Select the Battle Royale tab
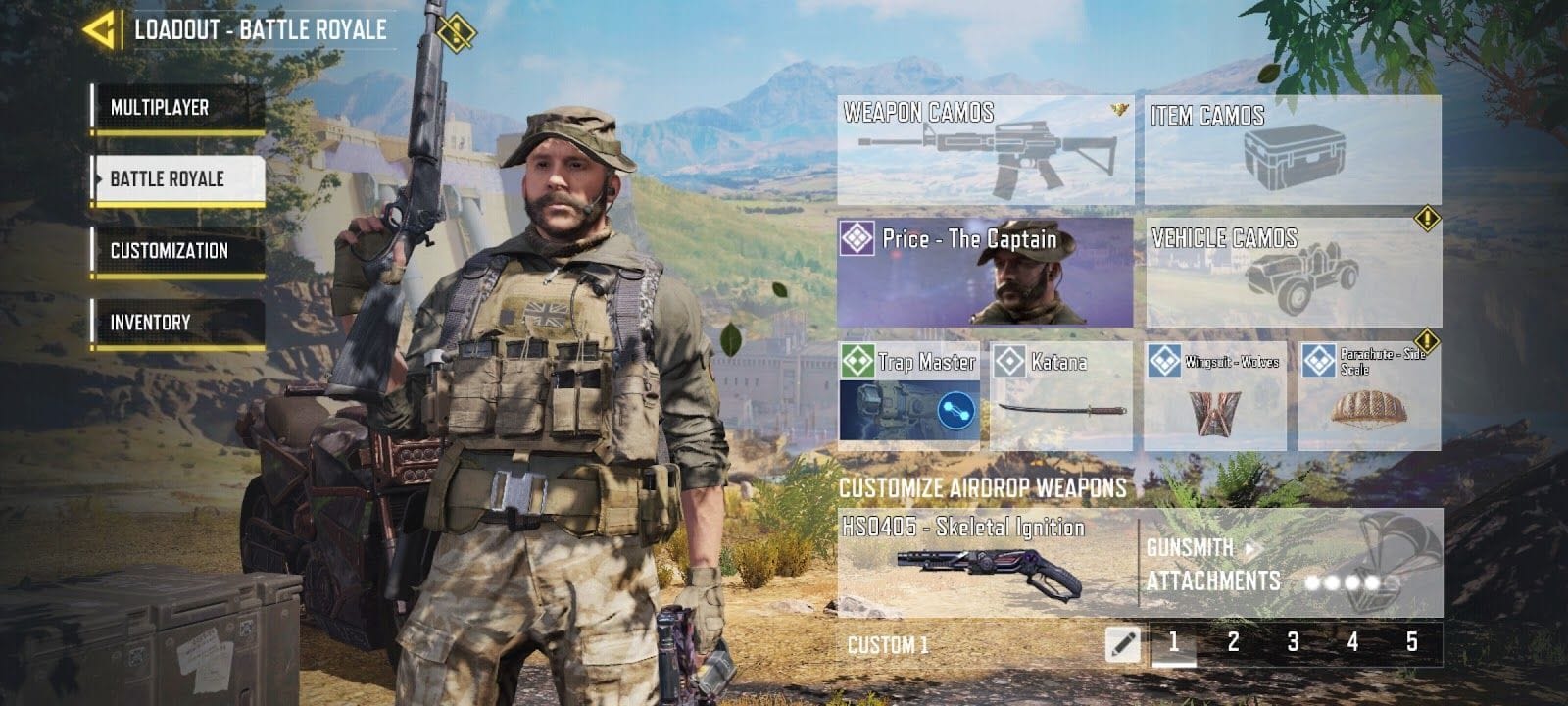This screenshot has width=1568, height=706. (x=177, y=179)
